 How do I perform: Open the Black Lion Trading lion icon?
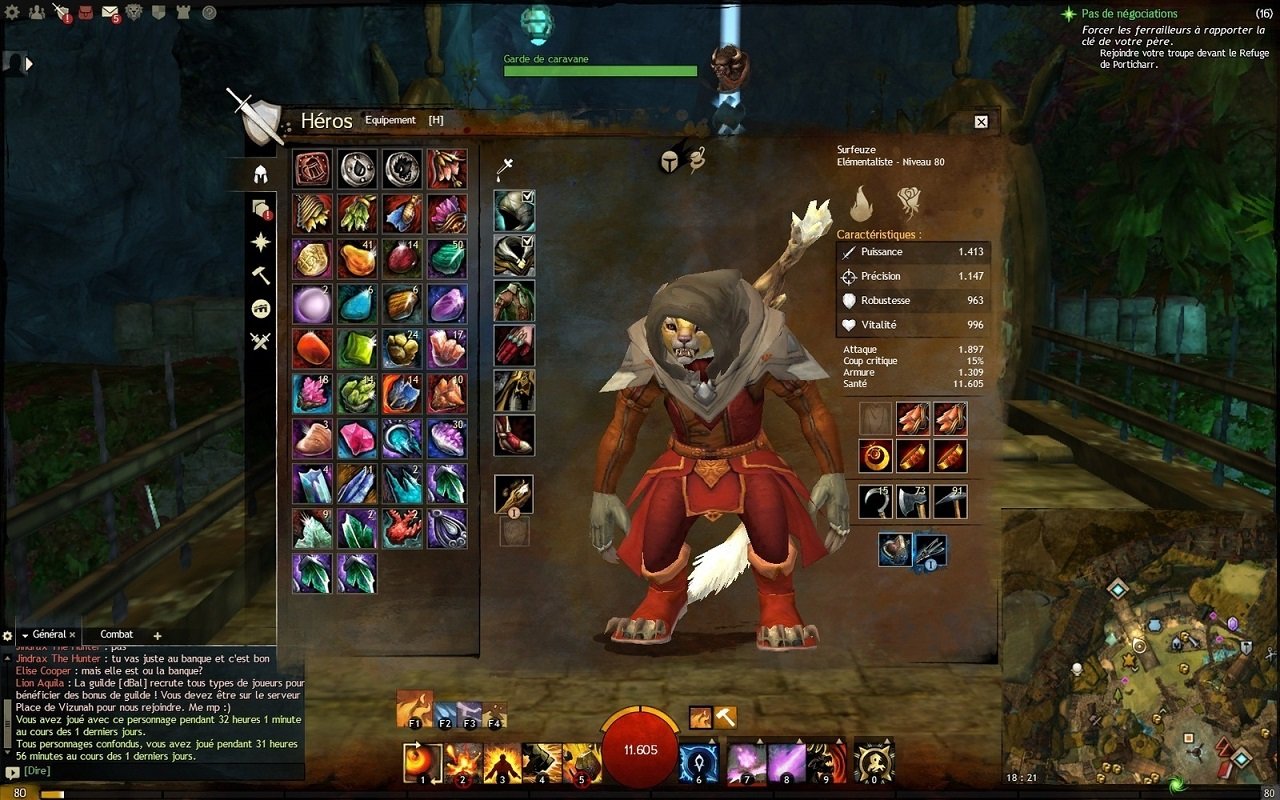(x=133, y=12)
